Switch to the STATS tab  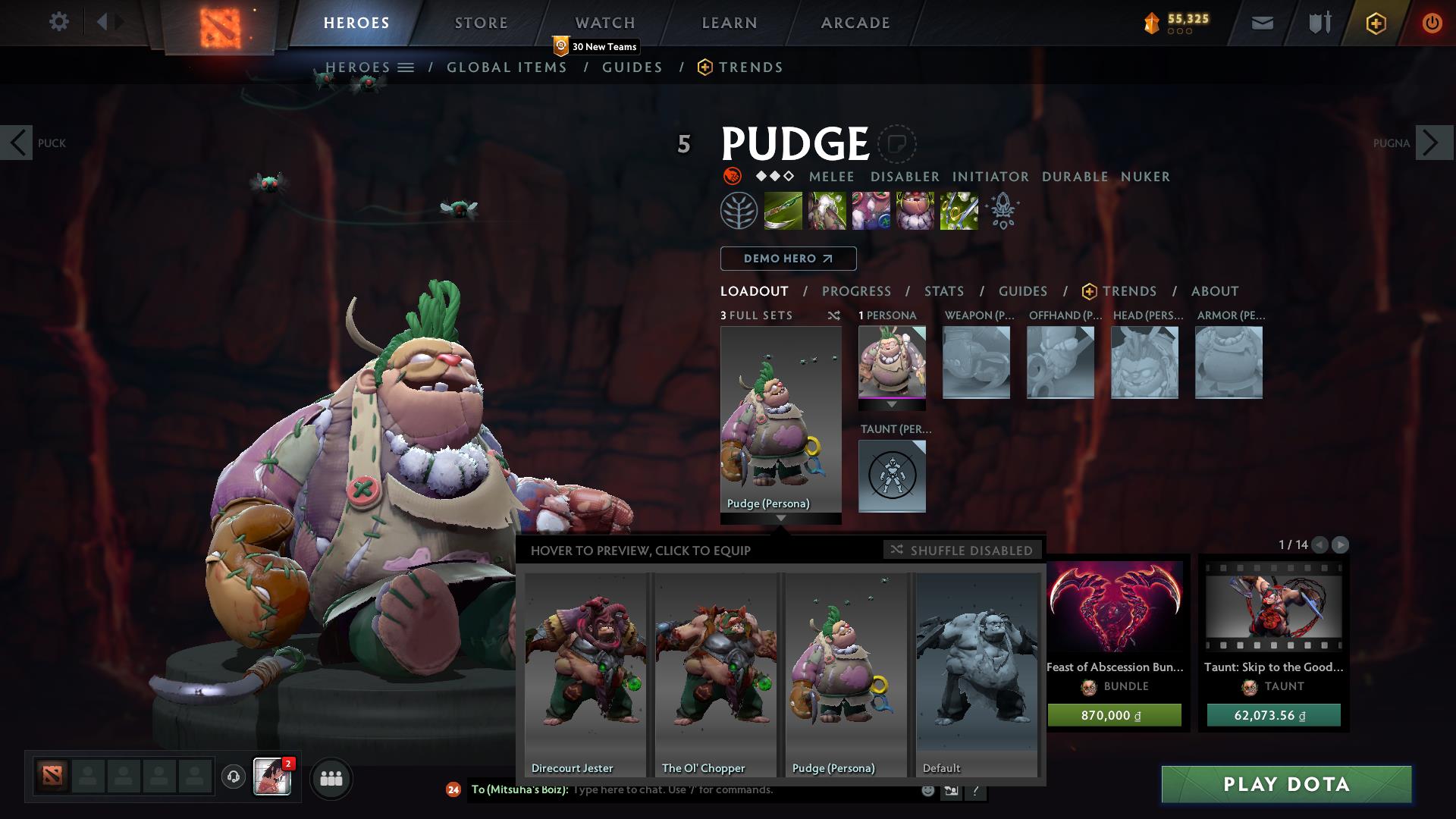943,290
